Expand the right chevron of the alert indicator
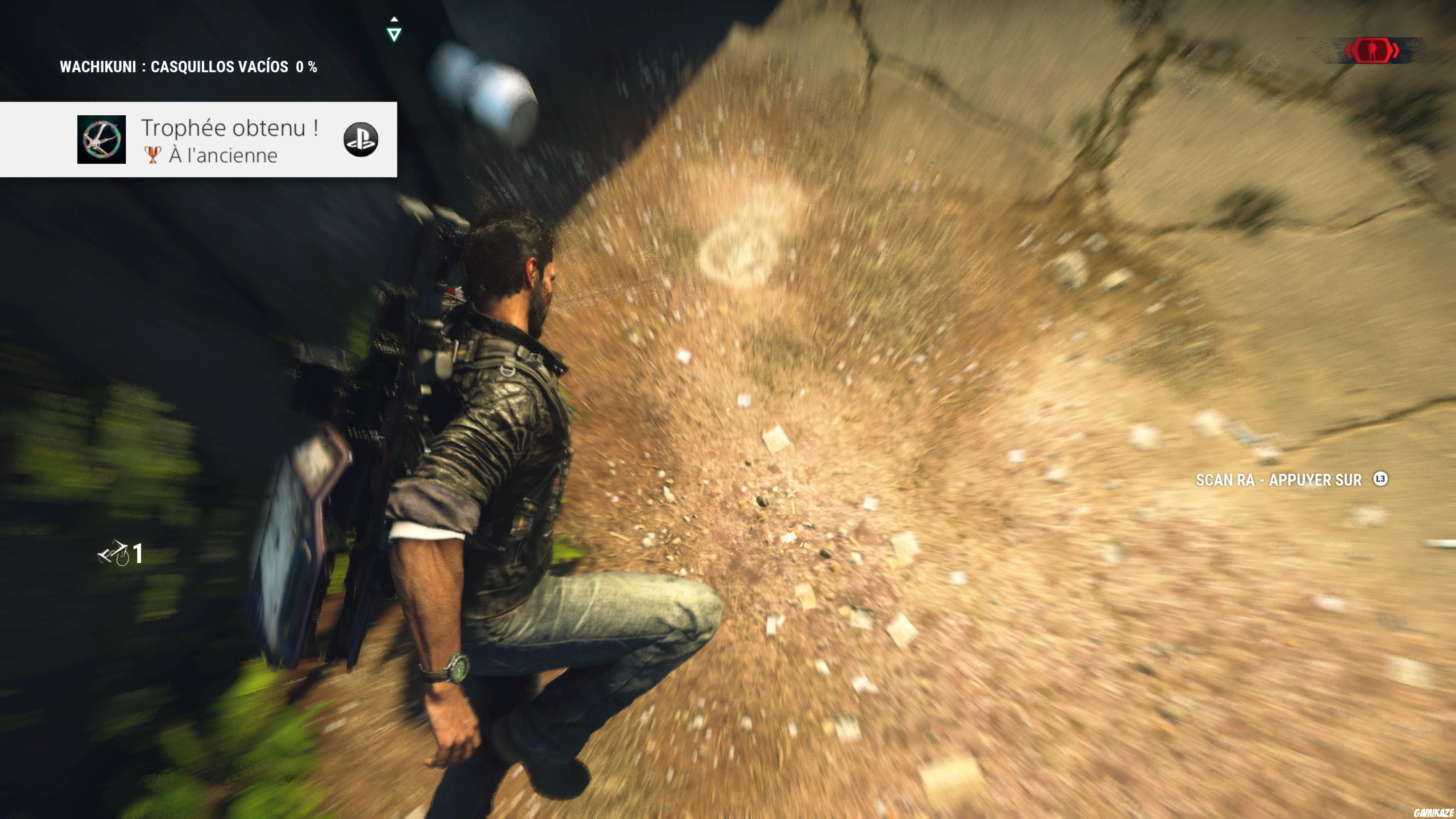 [1395, 50]
